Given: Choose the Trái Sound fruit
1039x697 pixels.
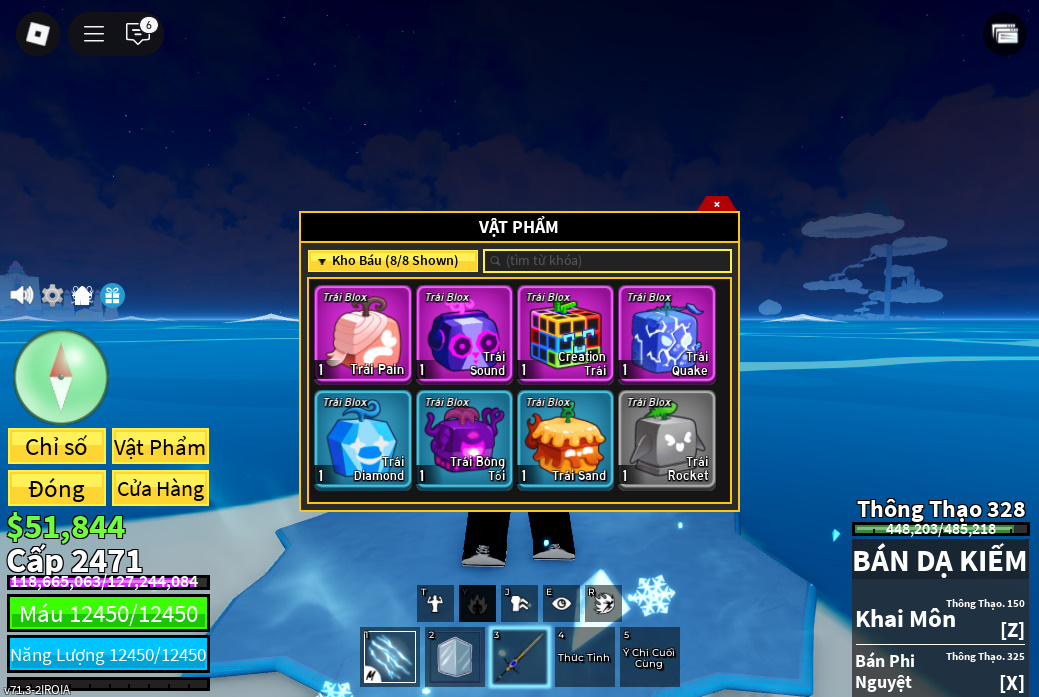Looking at the screenshot, I should (464, 333).
